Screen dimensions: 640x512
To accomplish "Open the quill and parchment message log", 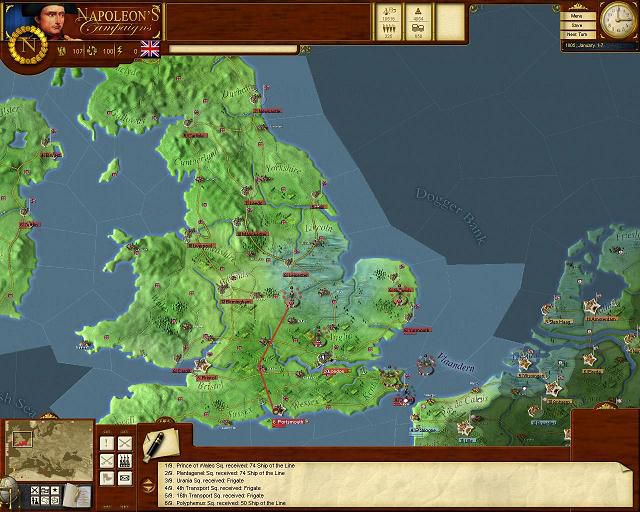I will 158,442.
